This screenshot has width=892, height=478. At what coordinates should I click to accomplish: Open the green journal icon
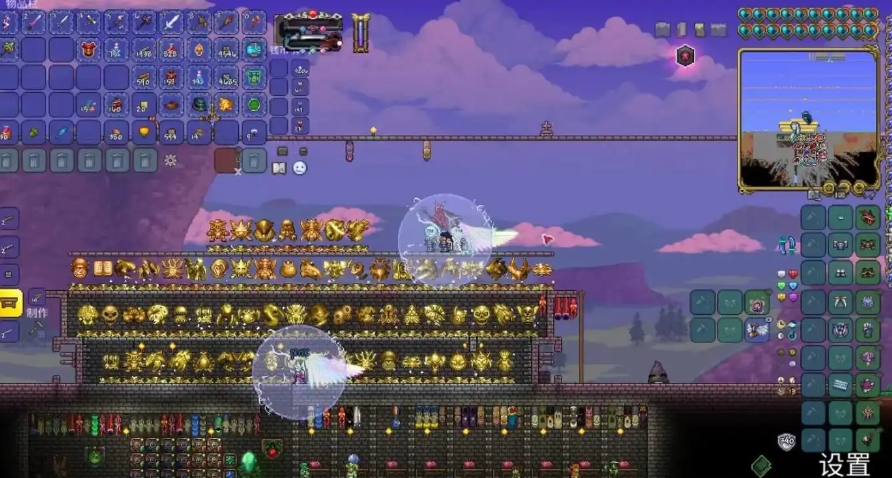[x=762, y=464]
